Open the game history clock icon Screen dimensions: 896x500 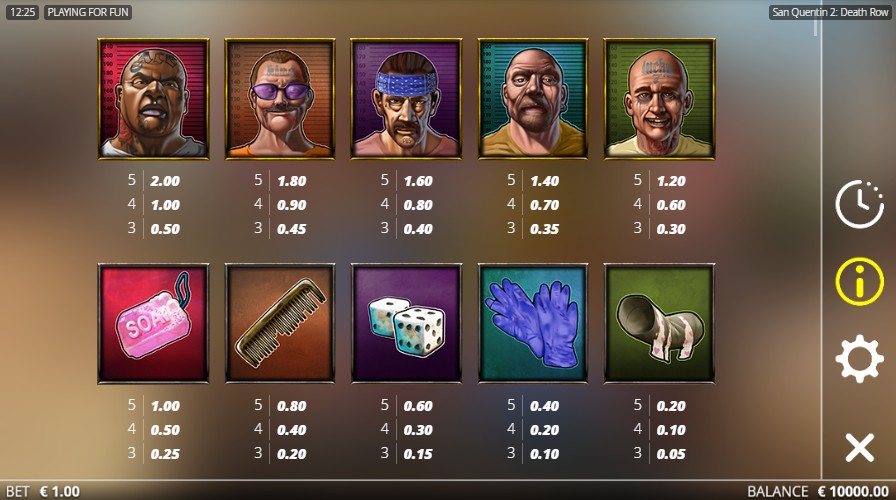[x=859, y=205]
